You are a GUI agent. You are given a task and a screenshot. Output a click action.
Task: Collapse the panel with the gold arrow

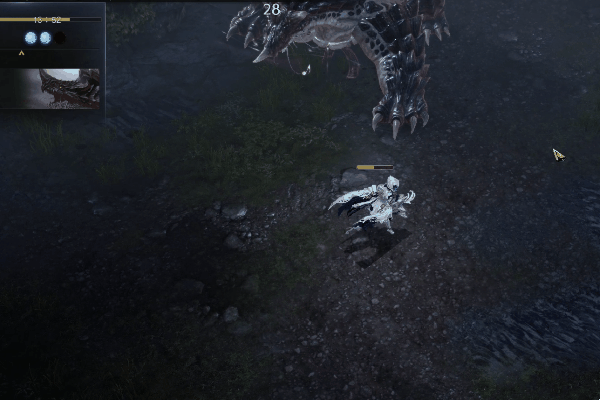[x=21, y=53]
